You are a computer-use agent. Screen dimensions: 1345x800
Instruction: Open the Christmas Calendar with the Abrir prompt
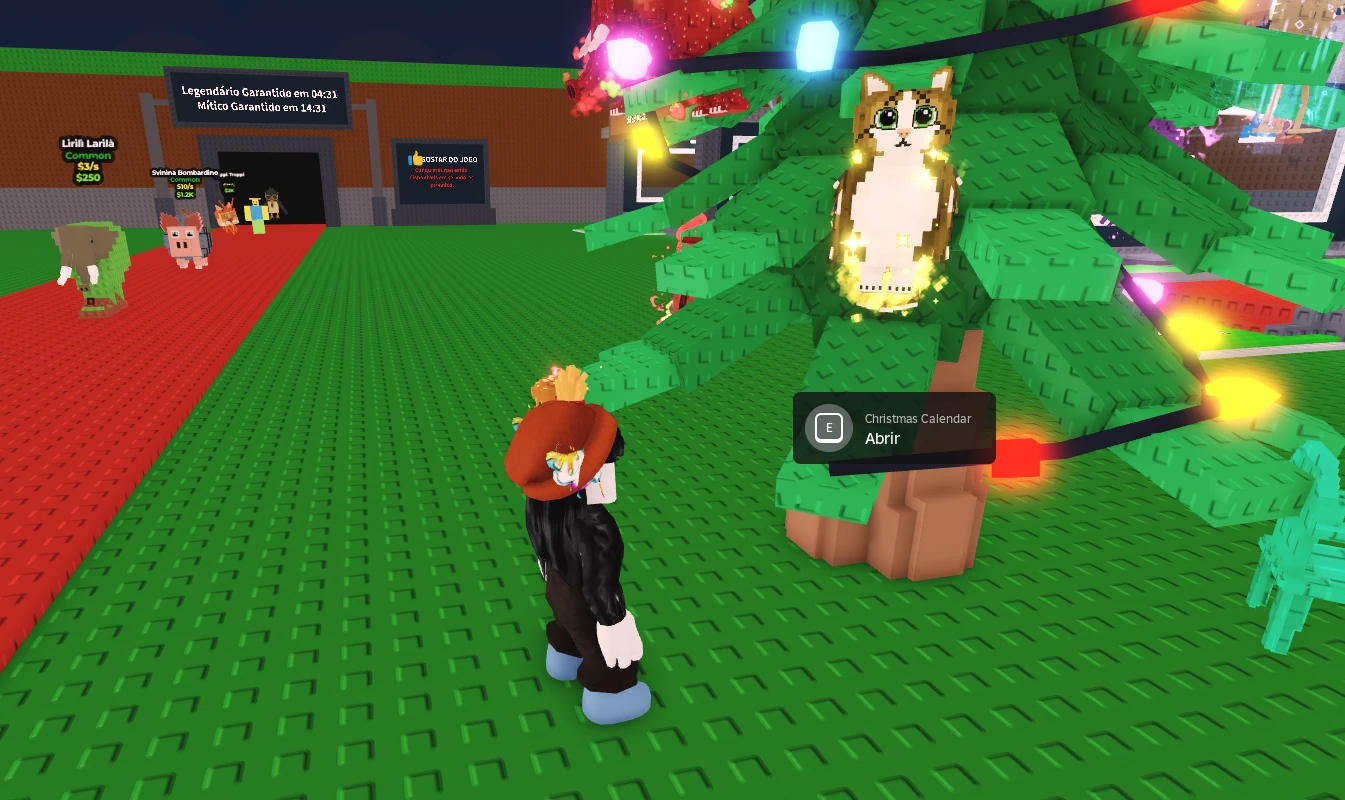pyautogui.click(x=892, y=429)
